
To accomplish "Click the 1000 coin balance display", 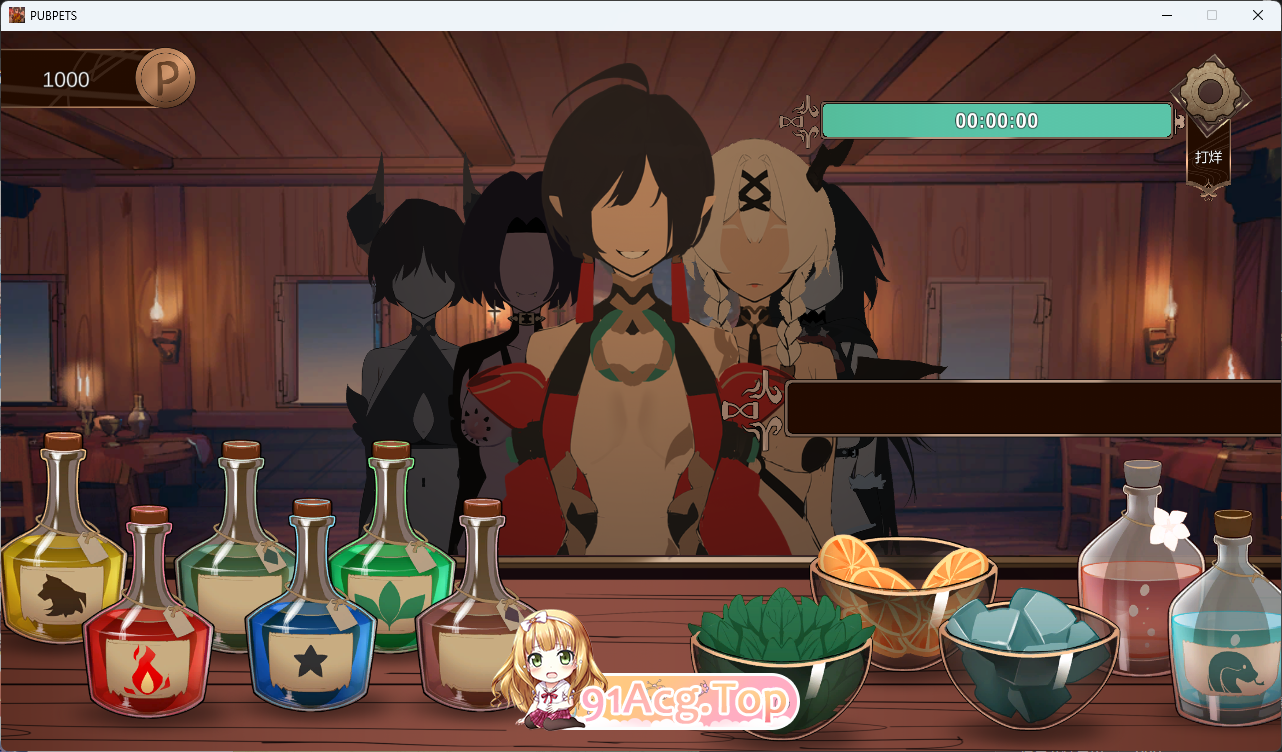I will [x=65, y=79].
